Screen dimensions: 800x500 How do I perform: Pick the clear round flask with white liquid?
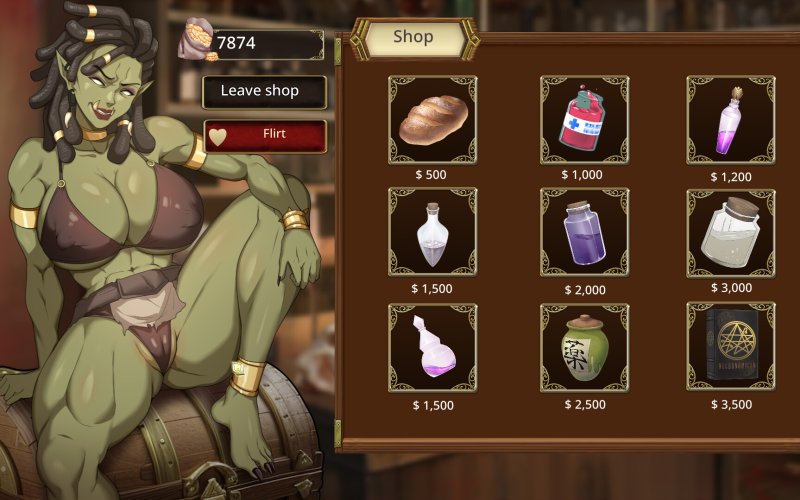point(432,232)
